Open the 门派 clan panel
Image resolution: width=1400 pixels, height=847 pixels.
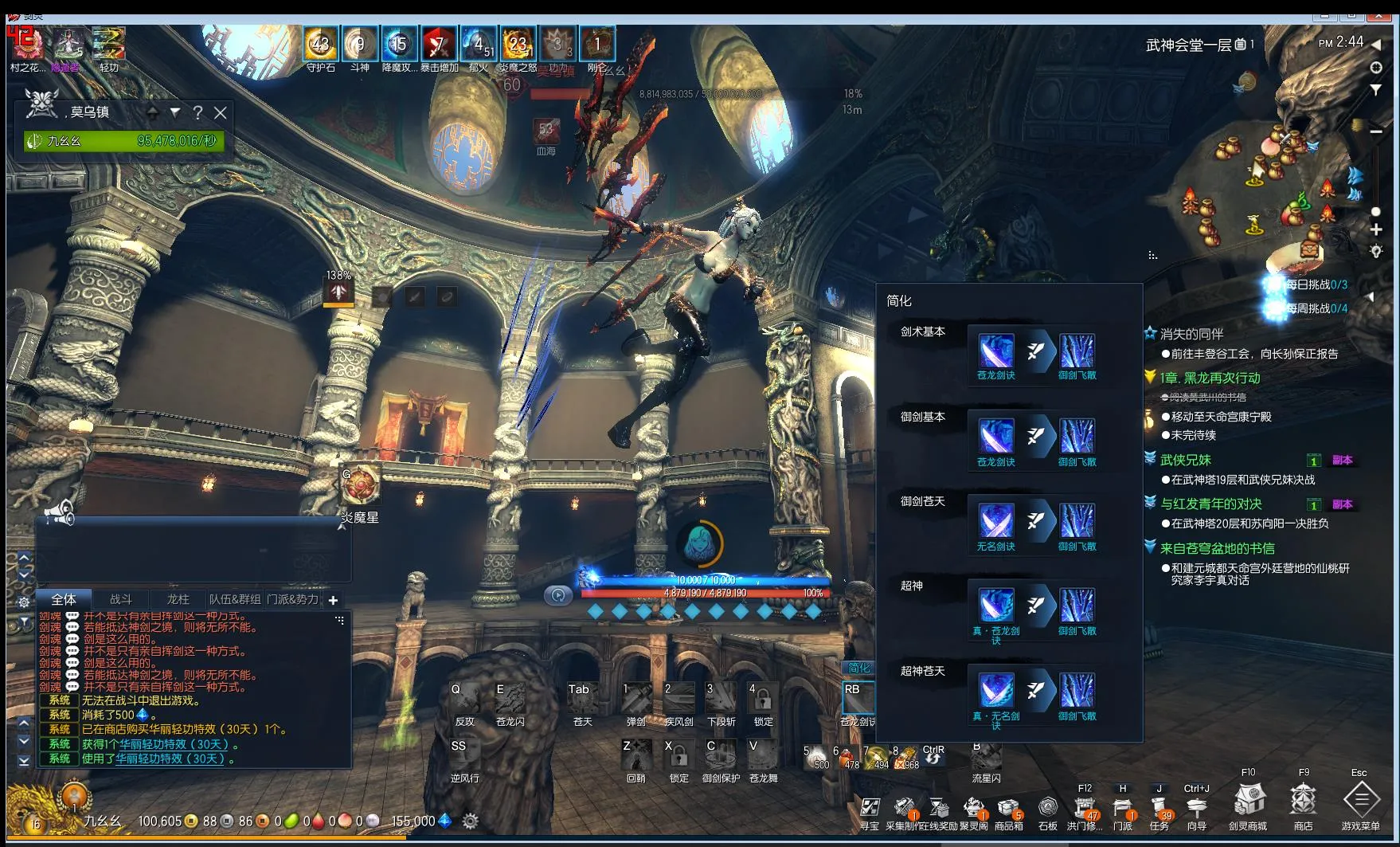point(1122,807)
